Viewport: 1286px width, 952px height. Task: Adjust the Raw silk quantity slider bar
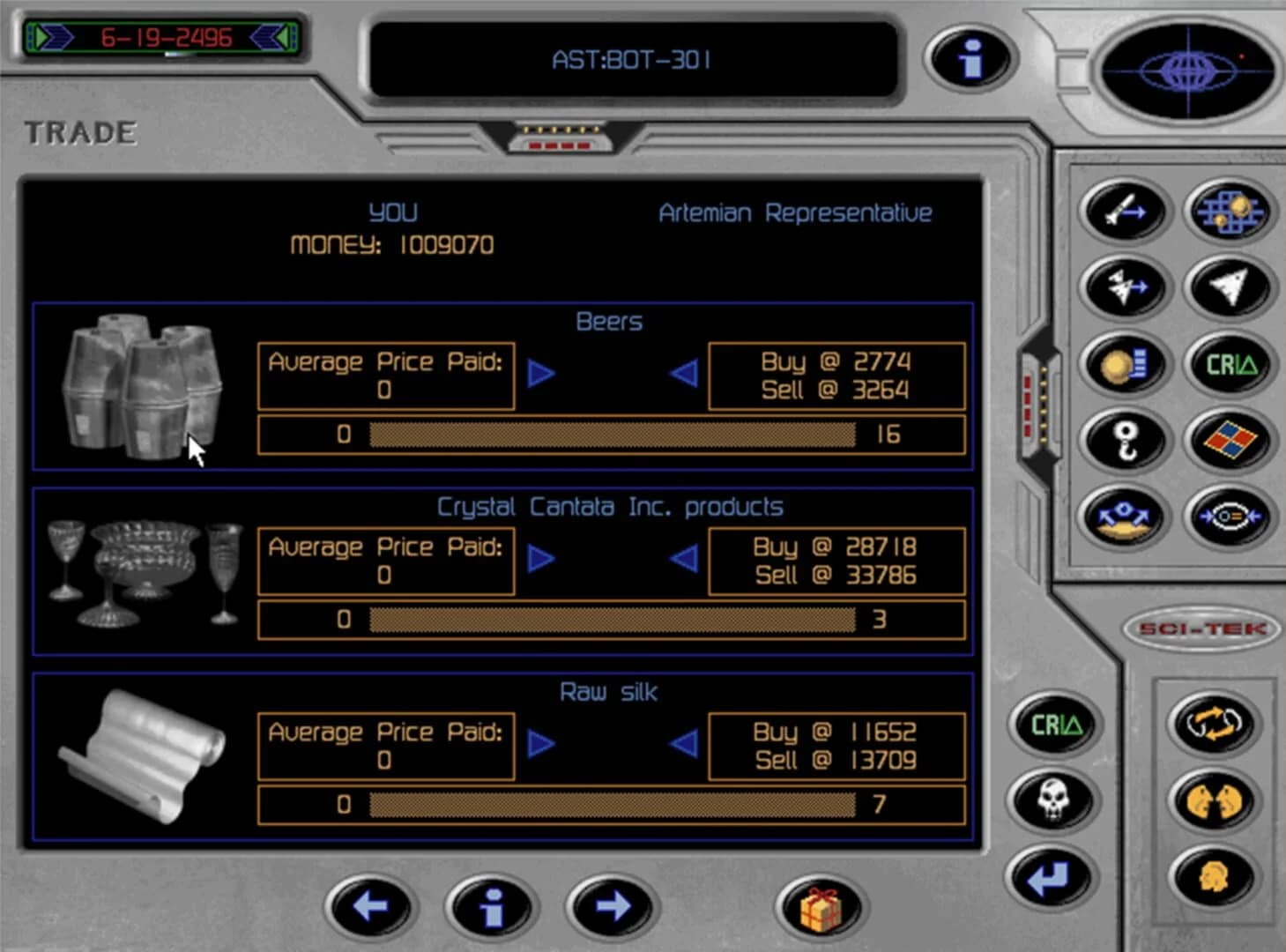pos(613,803)
